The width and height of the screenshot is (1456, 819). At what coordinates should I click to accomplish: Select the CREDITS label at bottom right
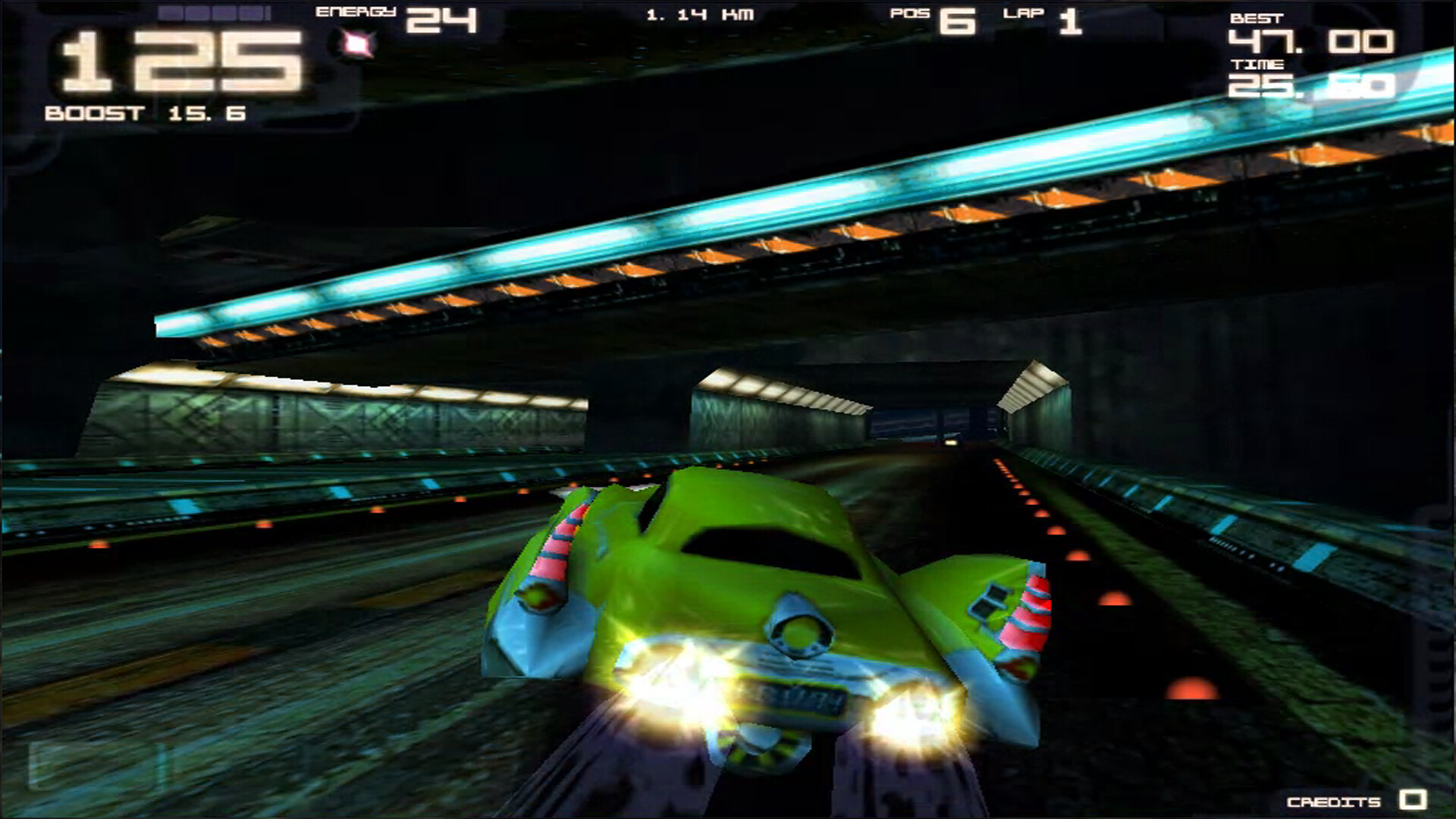[1333, 802]
